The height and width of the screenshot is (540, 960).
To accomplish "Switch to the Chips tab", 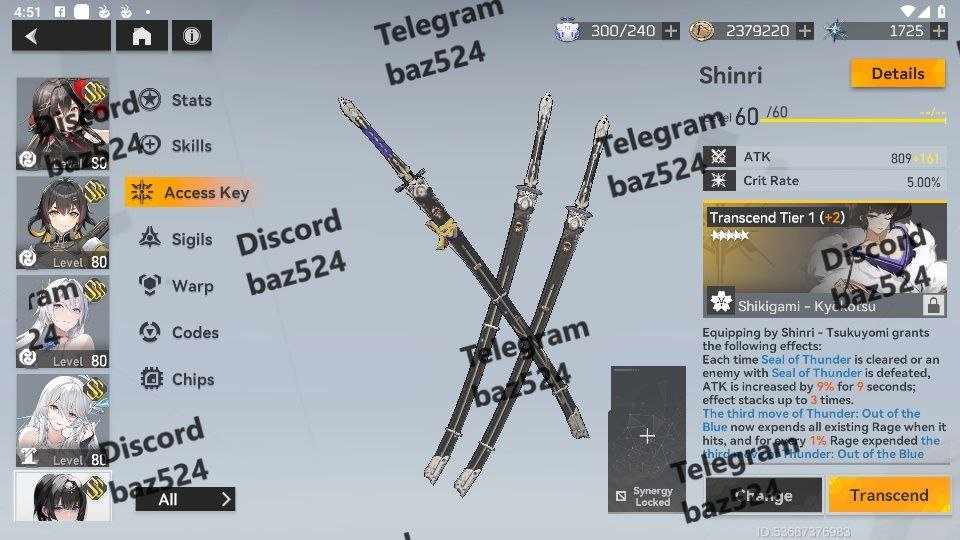I will tap(190, 379).
